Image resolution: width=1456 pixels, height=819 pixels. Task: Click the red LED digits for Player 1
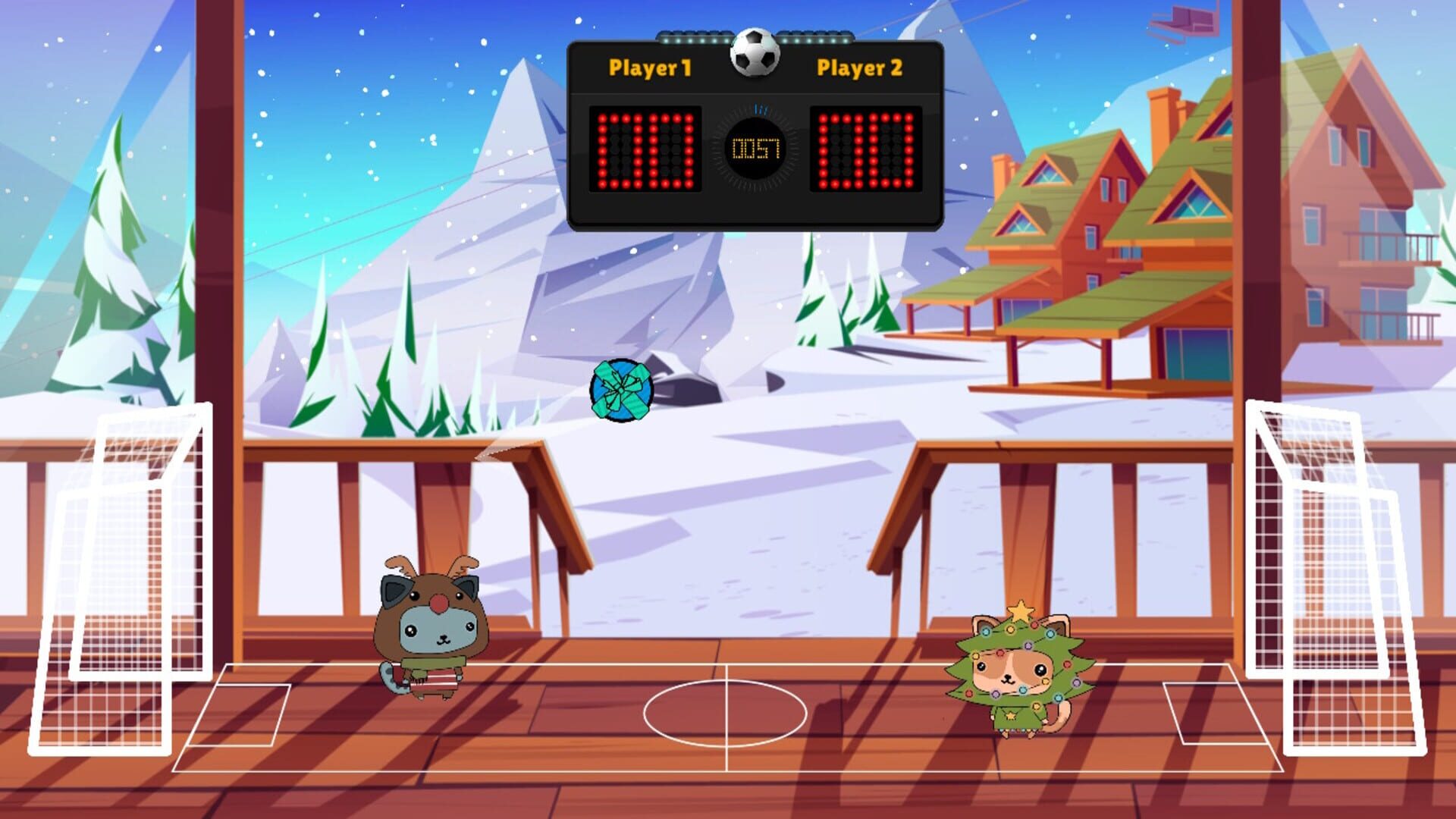tap(645, 150)
